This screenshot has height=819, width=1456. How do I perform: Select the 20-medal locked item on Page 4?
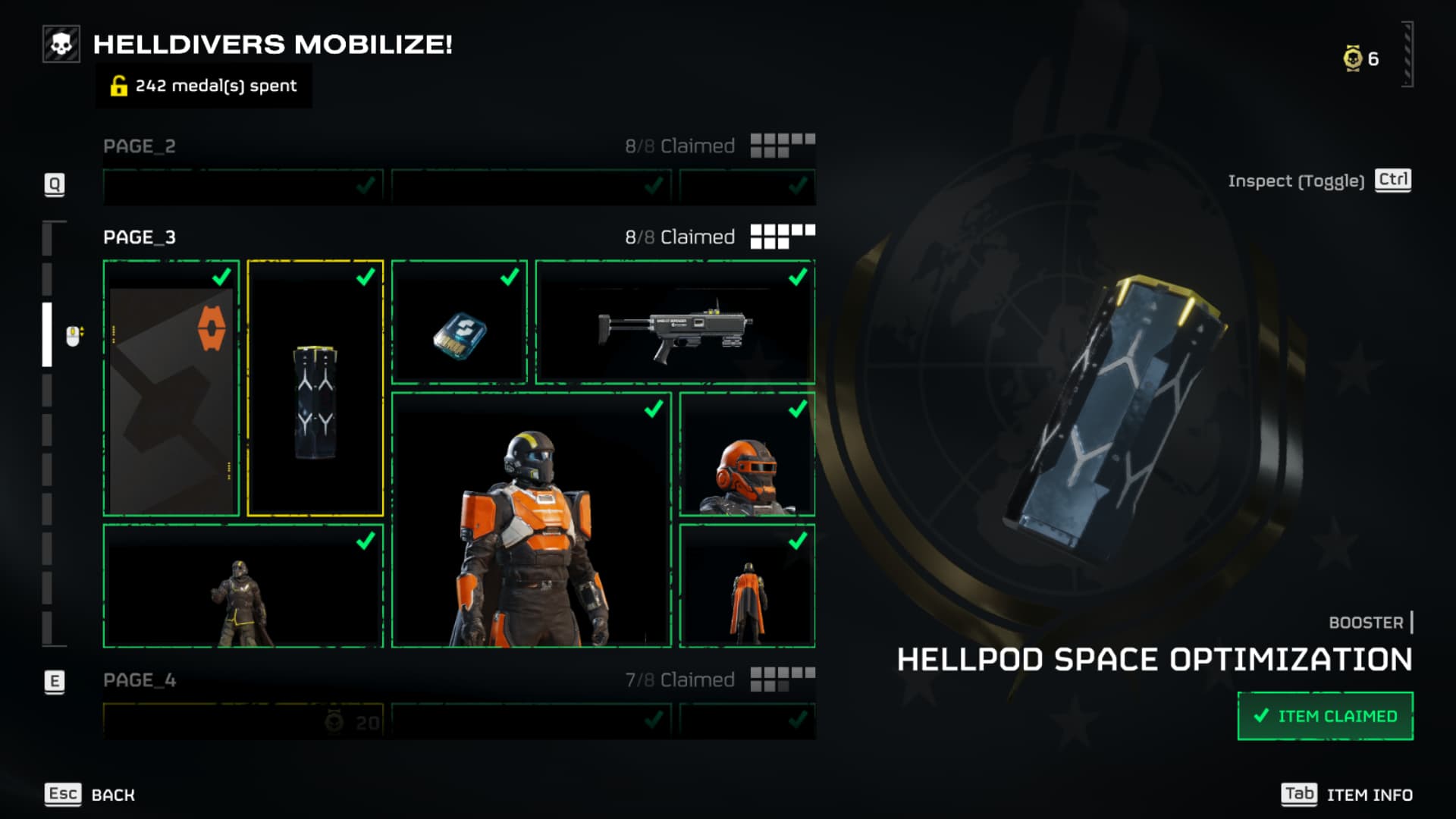tap(243, 721)
